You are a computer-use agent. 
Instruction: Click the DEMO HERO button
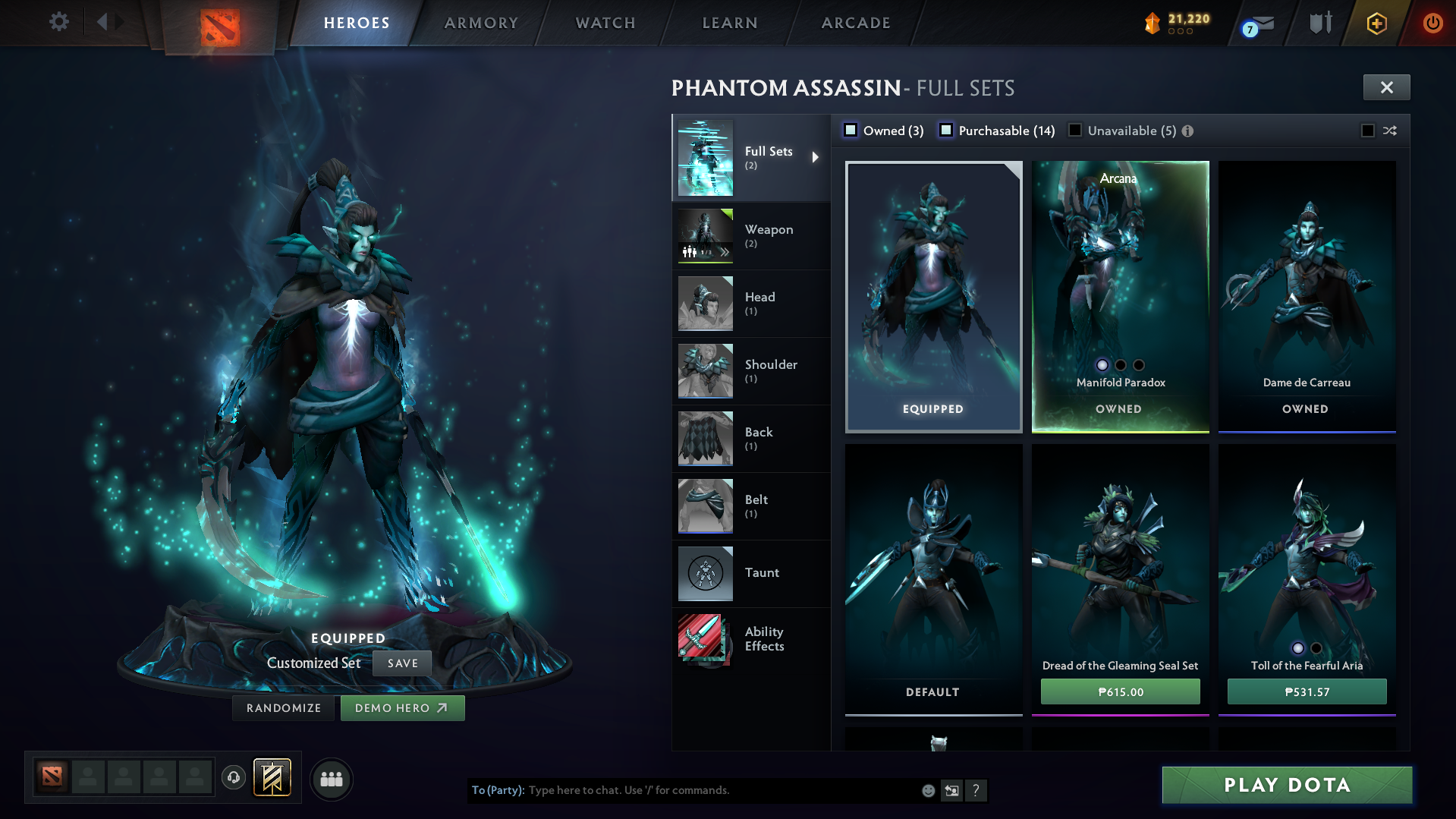[402, 707]
